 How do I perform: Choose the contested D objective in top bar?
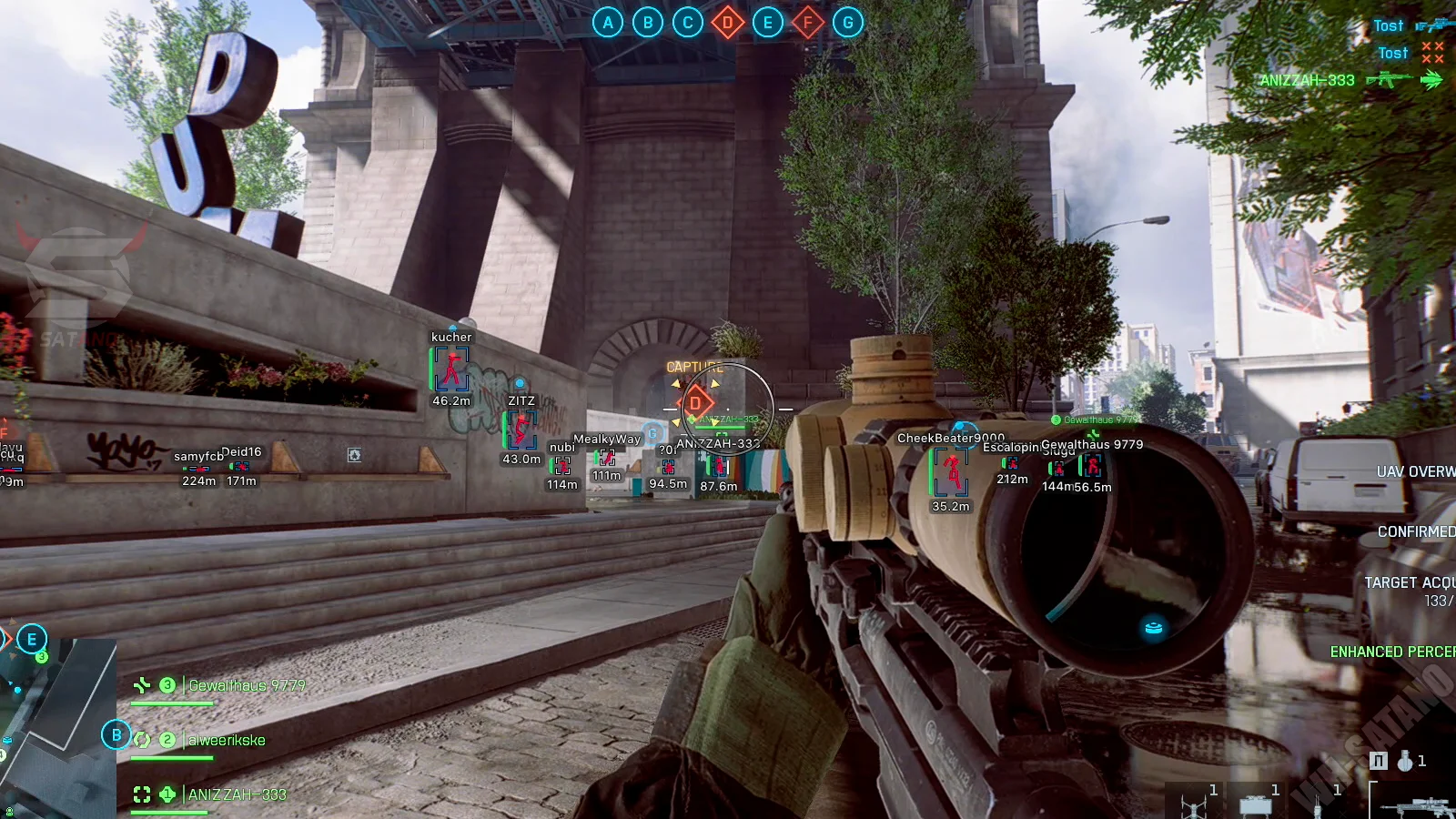(x=727, y=23)
